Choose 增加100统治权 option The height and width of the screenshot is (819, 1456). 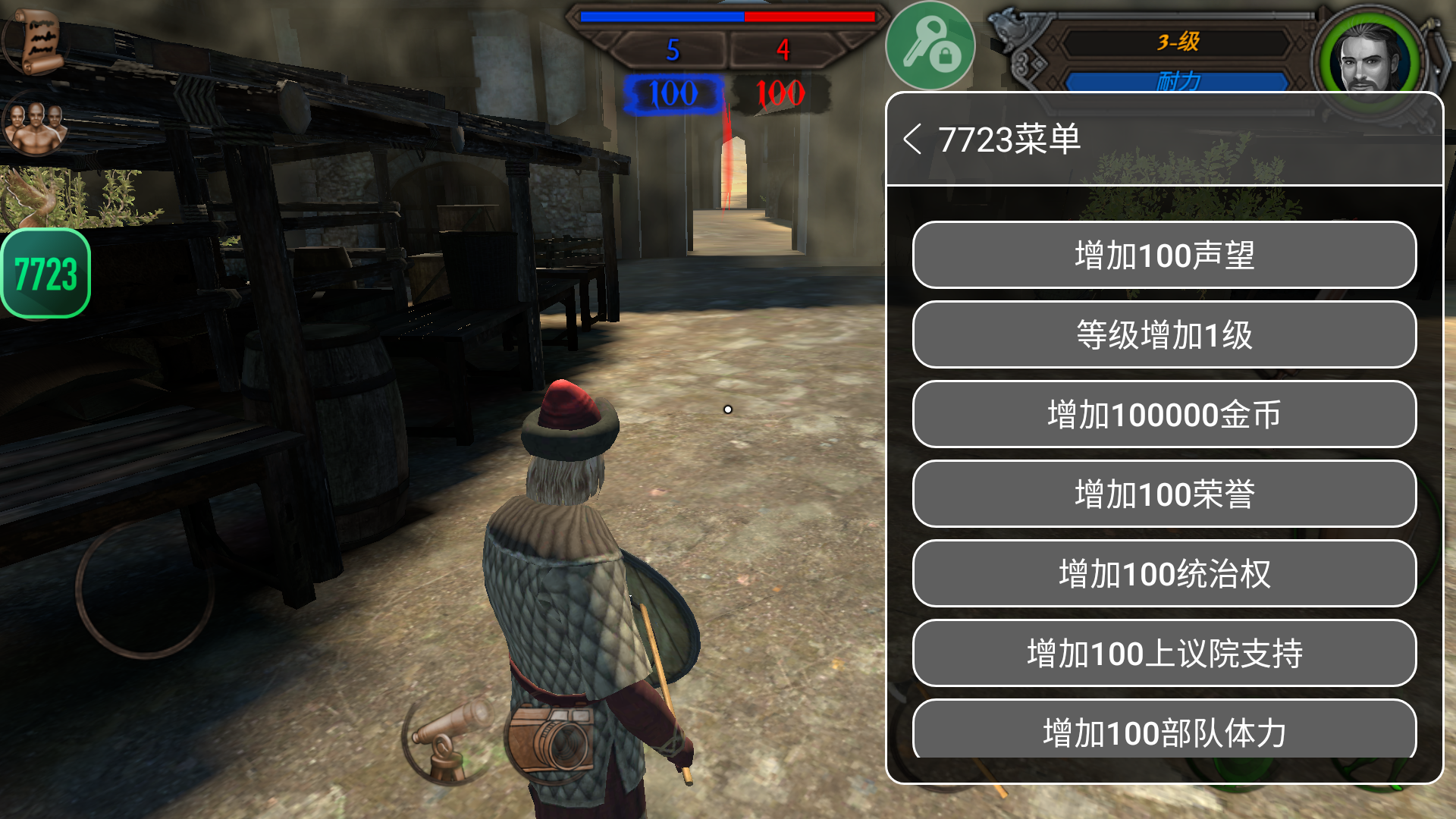tap(1164, 574)
